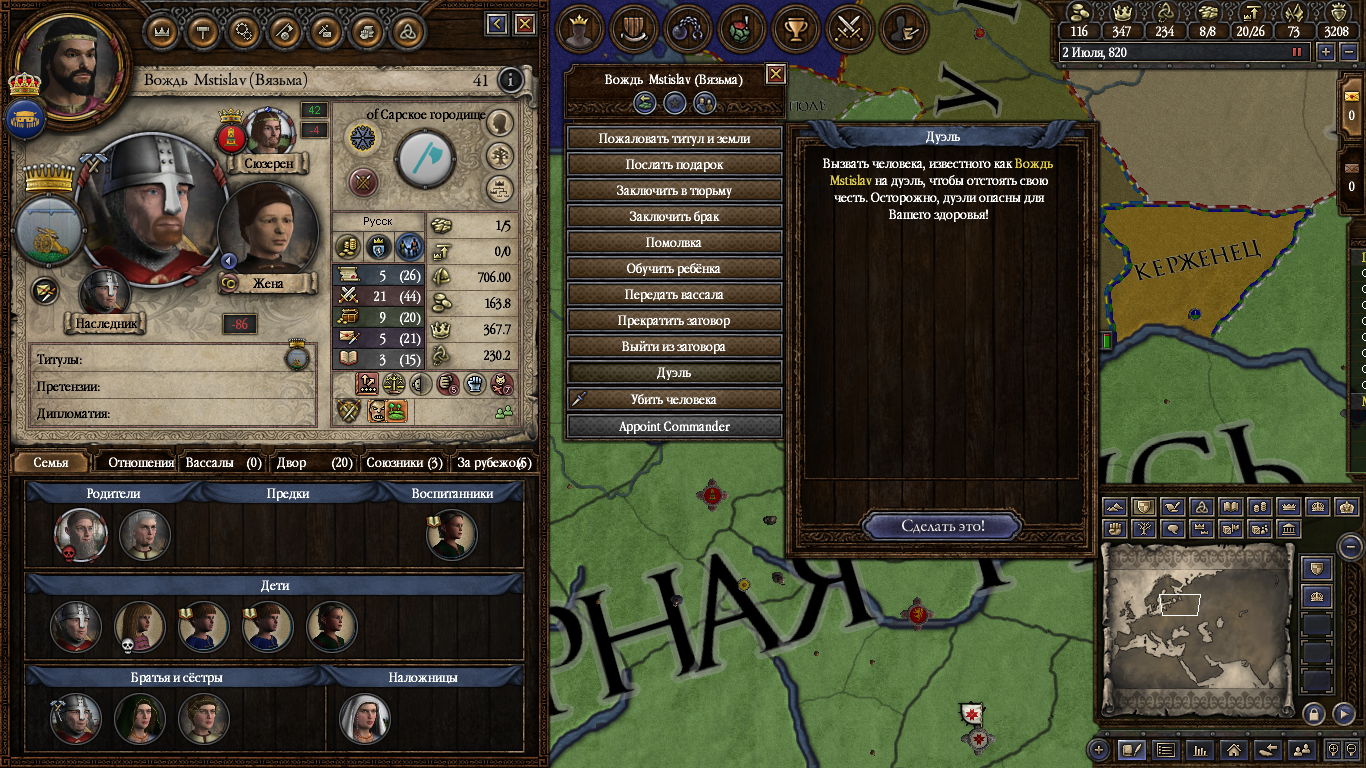This screenshot has height=768, width=1366.
Task: Choose "Пожаловать титул и земли" option
Action: click(674, 138)
